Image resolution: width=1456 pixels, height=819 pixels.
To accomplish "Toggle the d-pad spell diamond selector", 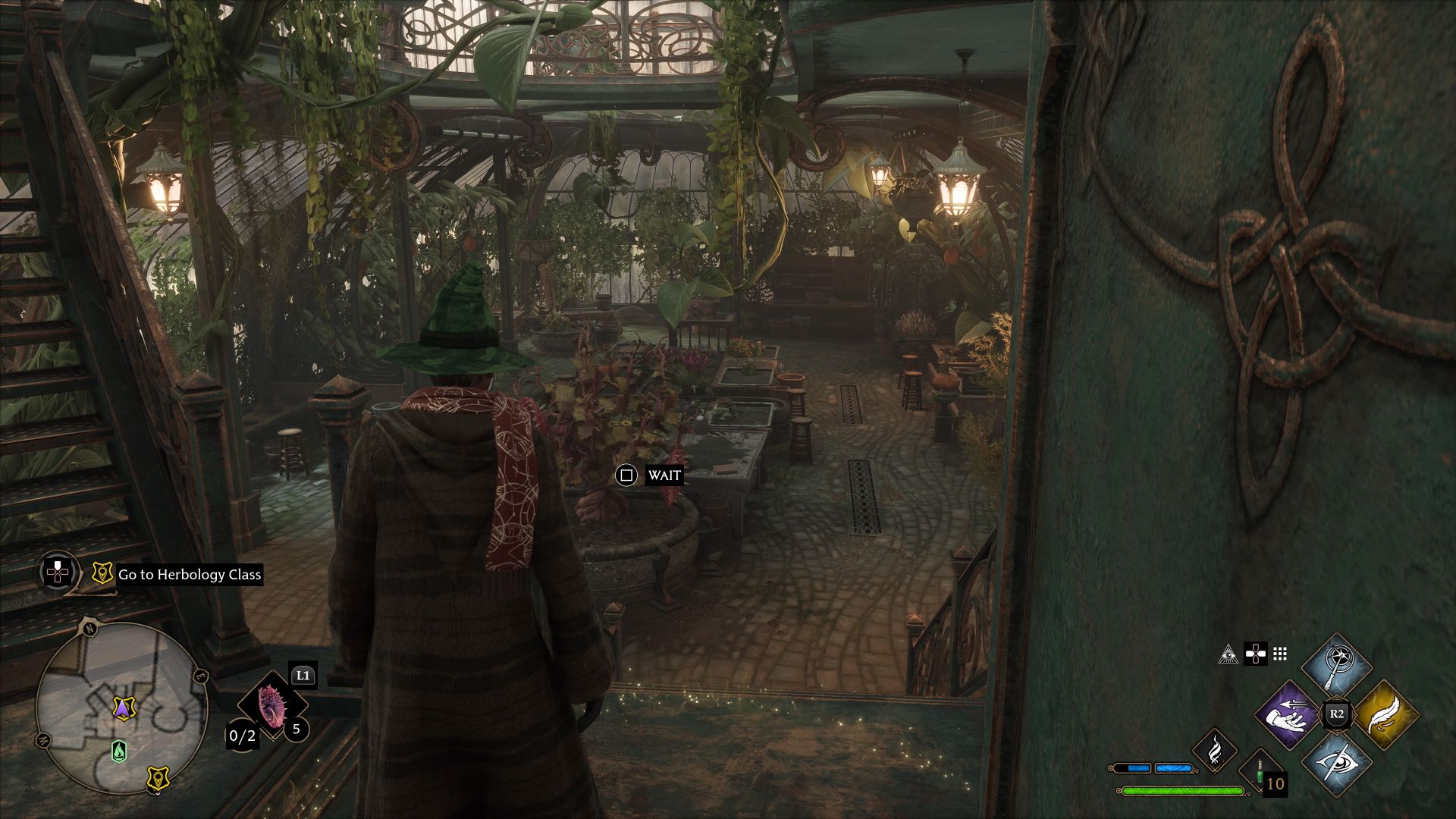I will (x=1256, y=654).
